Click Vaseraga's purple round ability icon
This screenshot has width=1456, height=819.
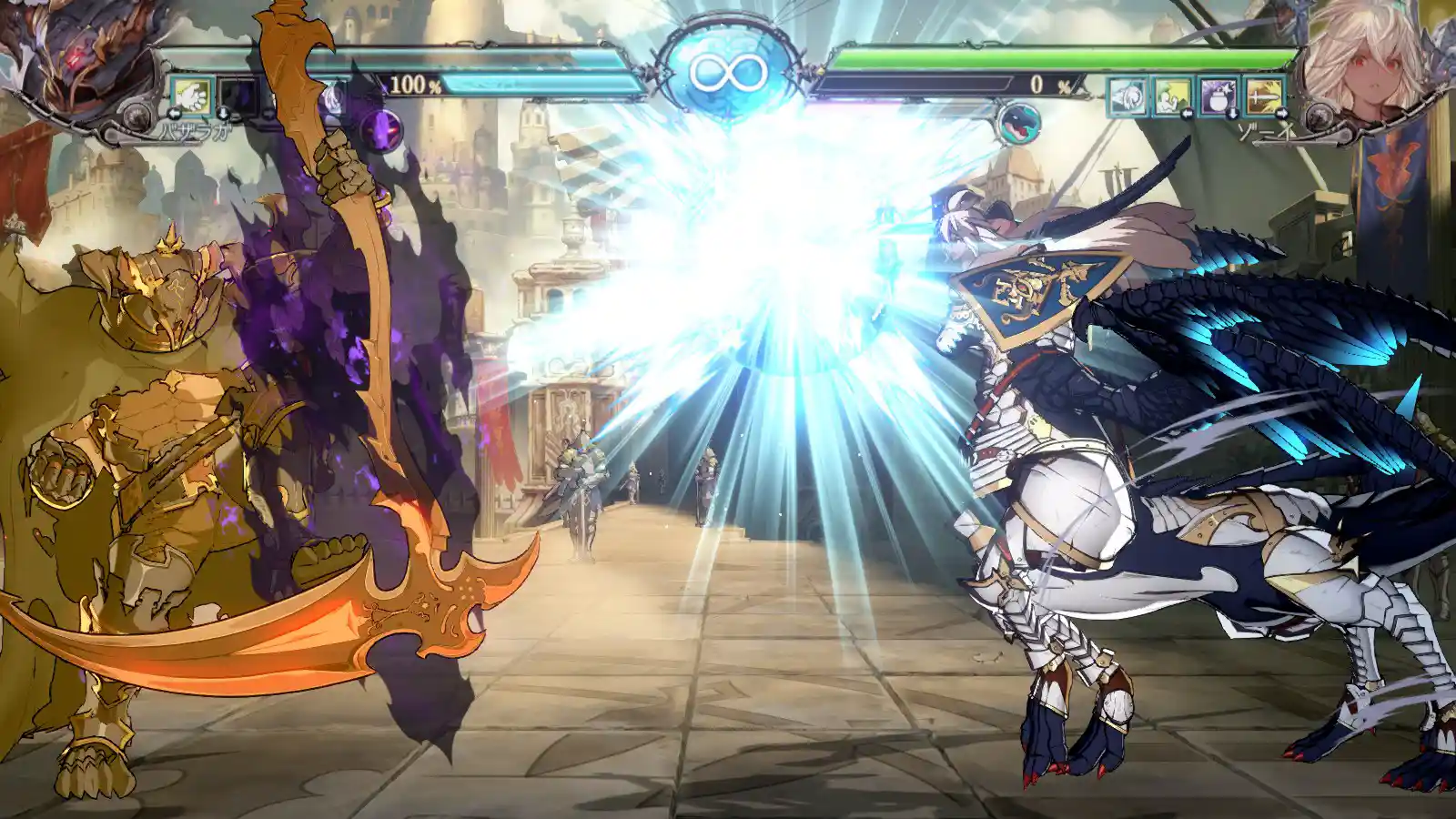(x=381, y=129)
